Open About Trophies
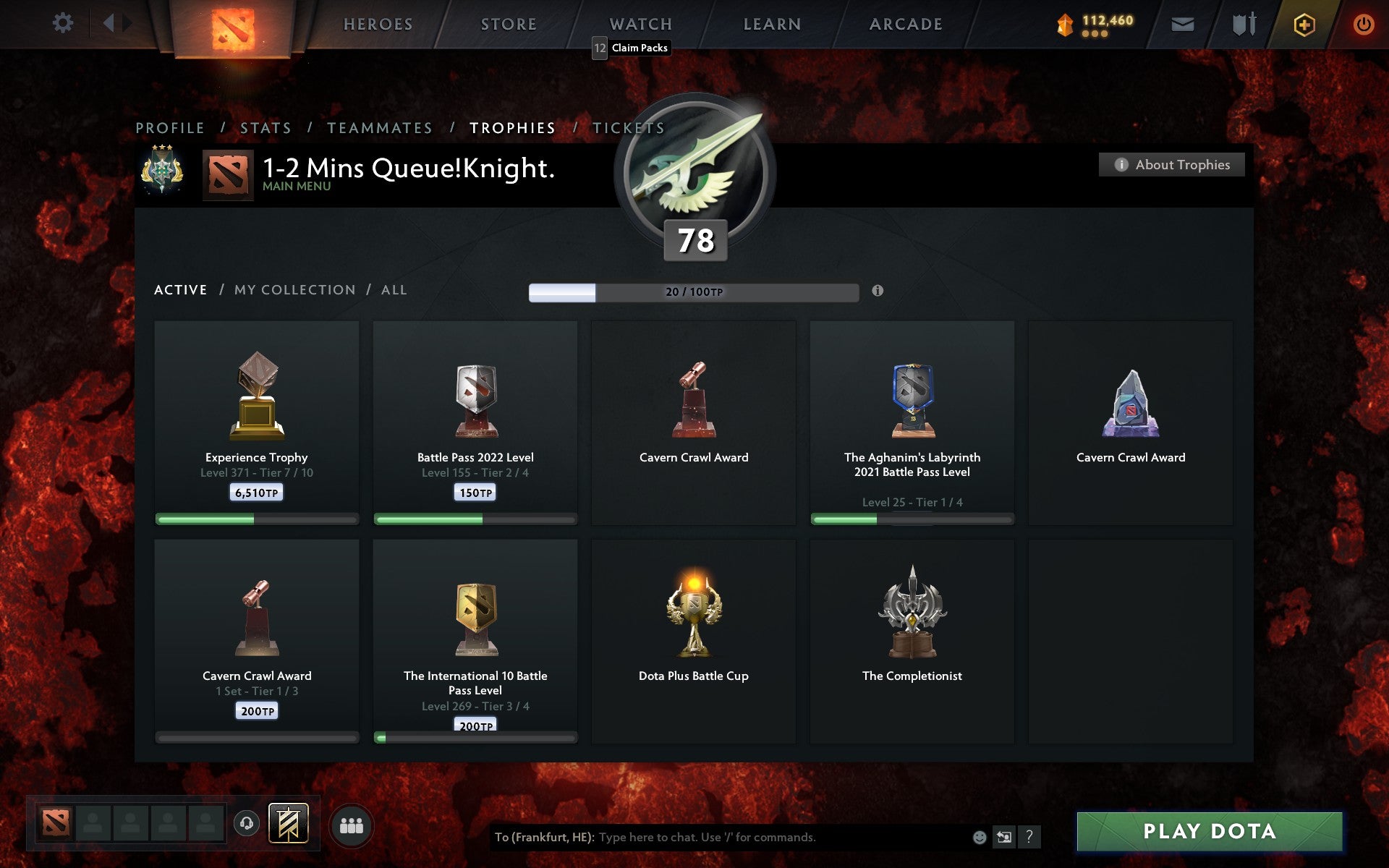The image size is (1389, 868). tap(1171, 164)
